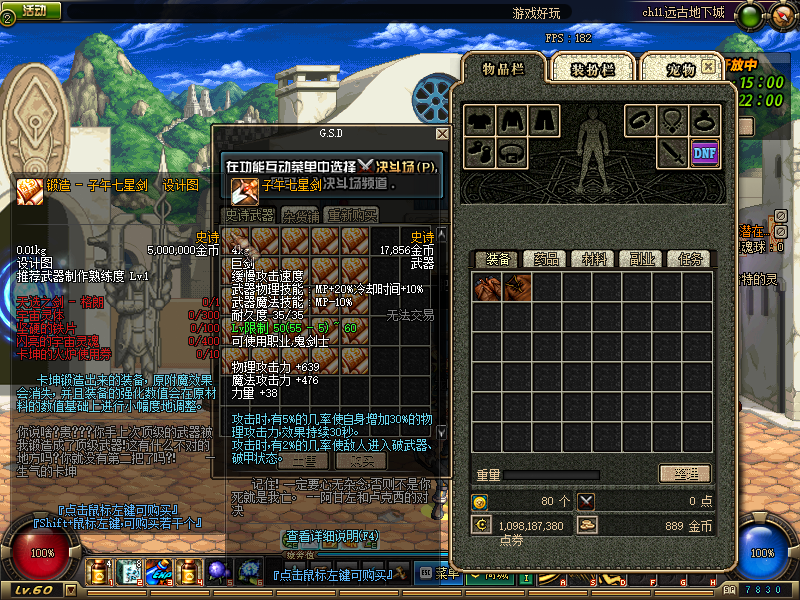Close the inventory panel

[708, 66]
